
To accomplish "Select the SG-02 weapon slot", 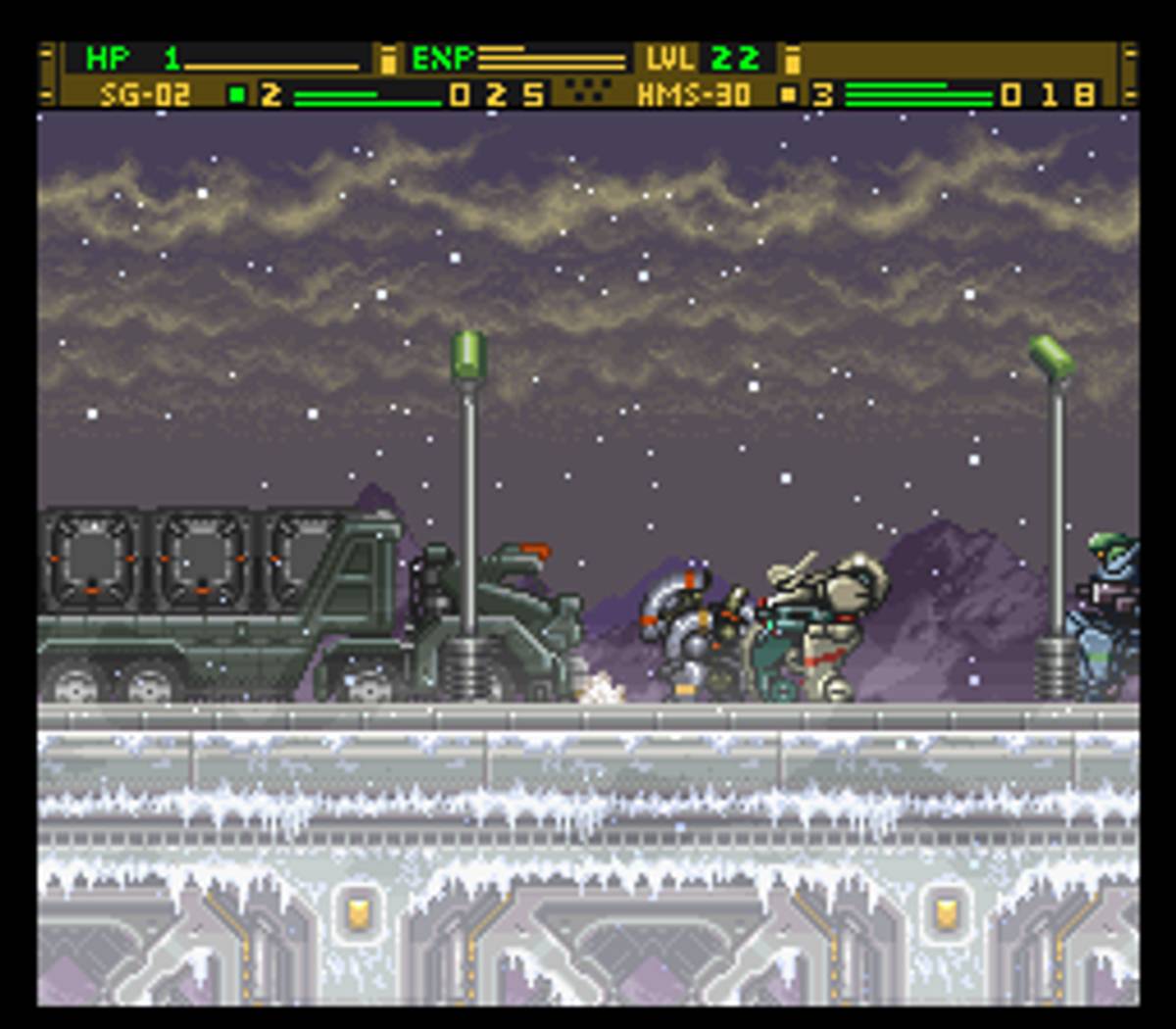I will 145,95.
